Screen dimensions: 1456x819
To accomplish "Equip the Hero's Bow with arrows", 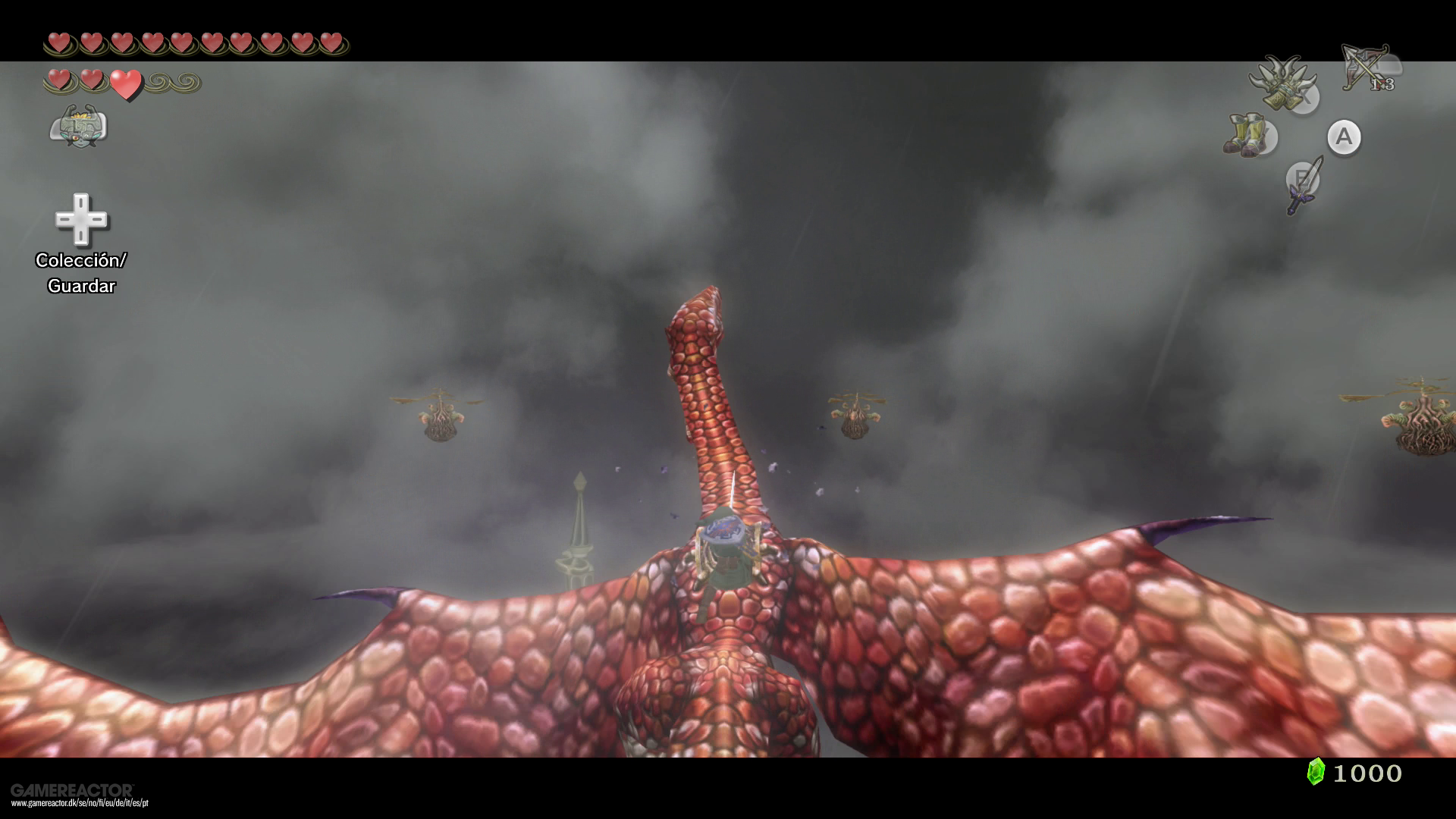I will (1367, 68).
